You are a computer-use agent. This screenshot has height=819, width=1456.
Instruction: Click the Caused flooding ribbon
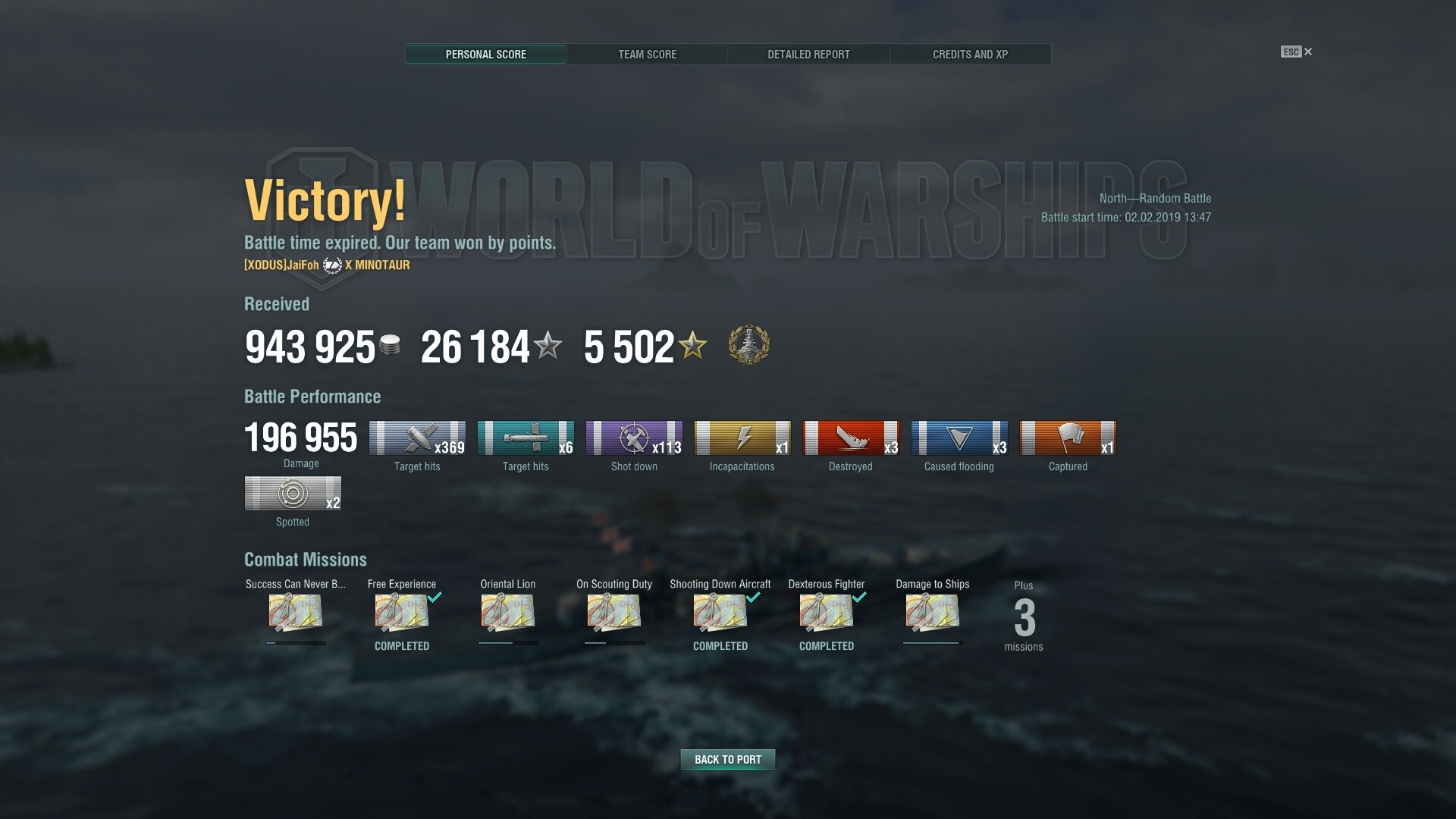click(959, 438)
